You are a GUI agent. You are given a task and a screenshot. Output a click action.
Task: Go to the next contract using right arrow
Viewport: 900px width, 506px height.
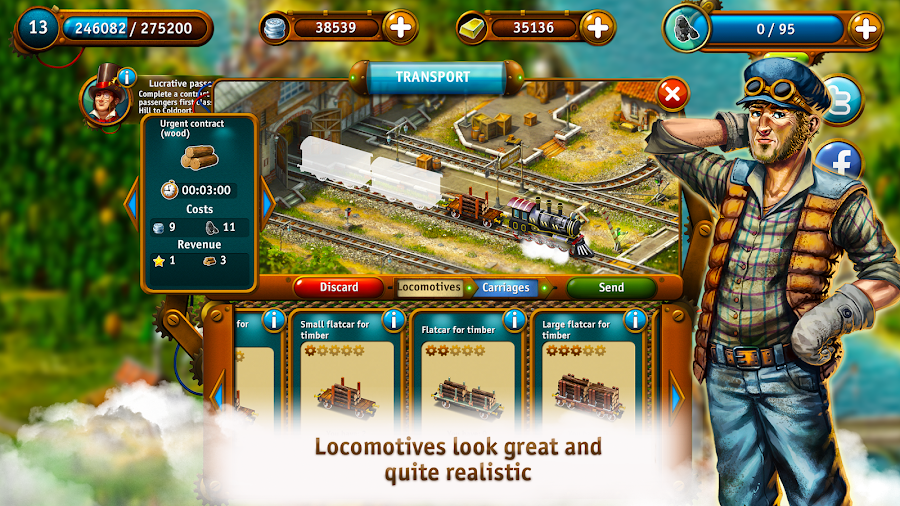coord(267,203)
